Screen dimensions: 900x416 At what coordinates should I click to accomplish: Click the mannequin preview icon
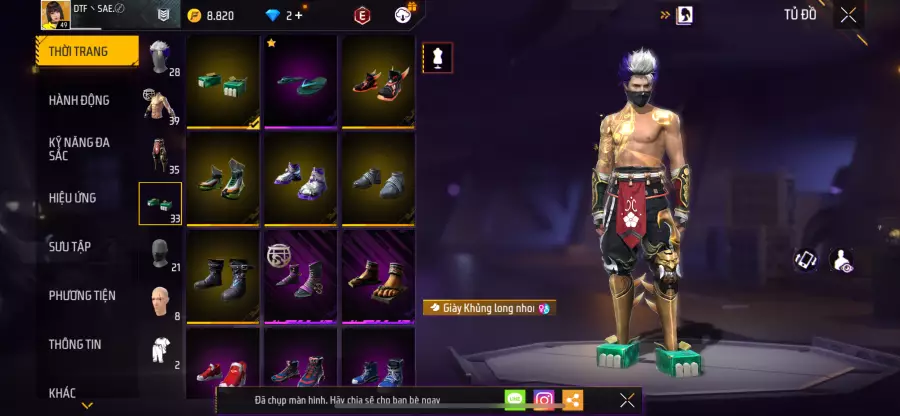coord(437,58)
